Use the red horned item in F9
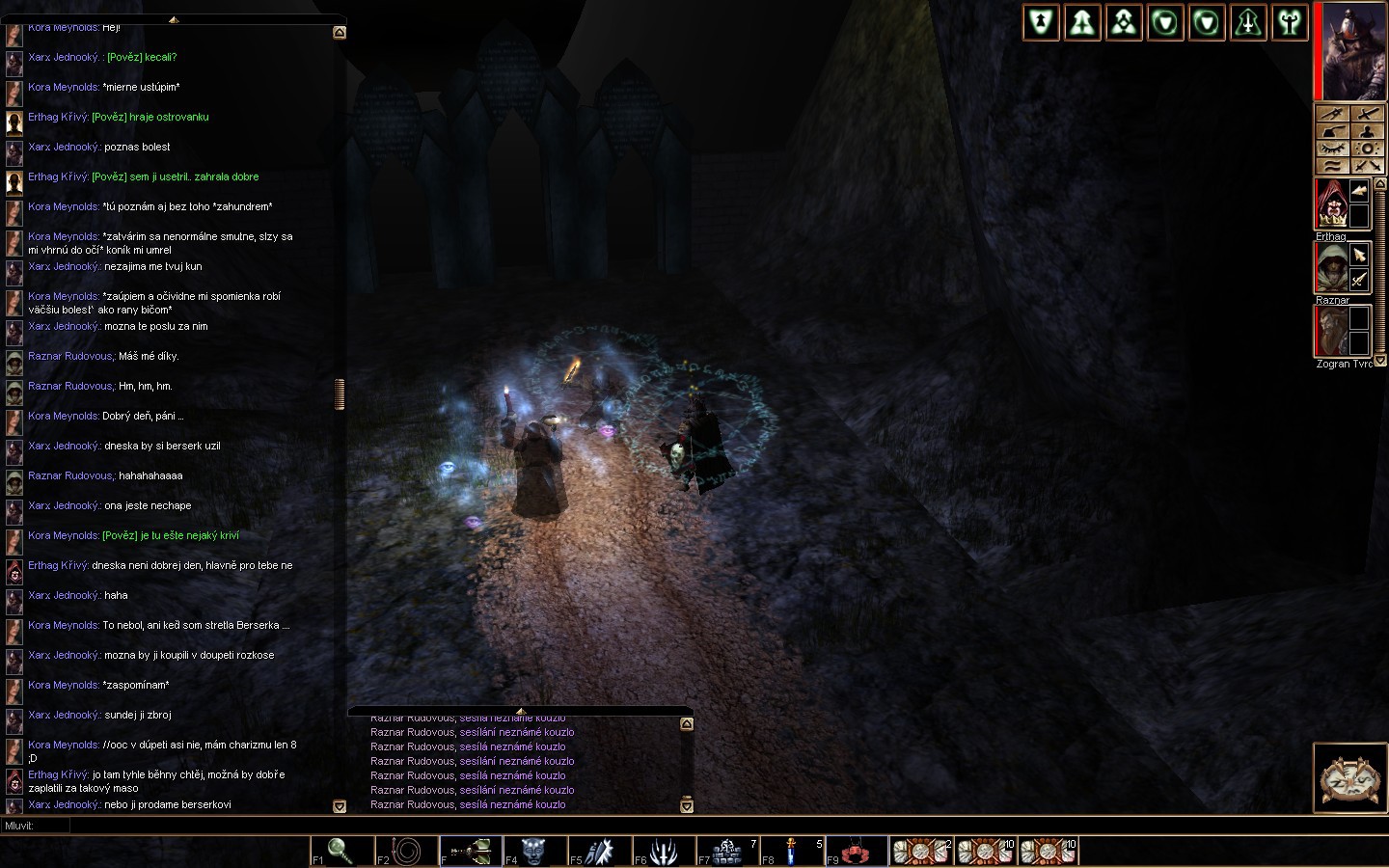This screenshot has height=868, width=1389. pyautogui.click(x=855, y=851)
